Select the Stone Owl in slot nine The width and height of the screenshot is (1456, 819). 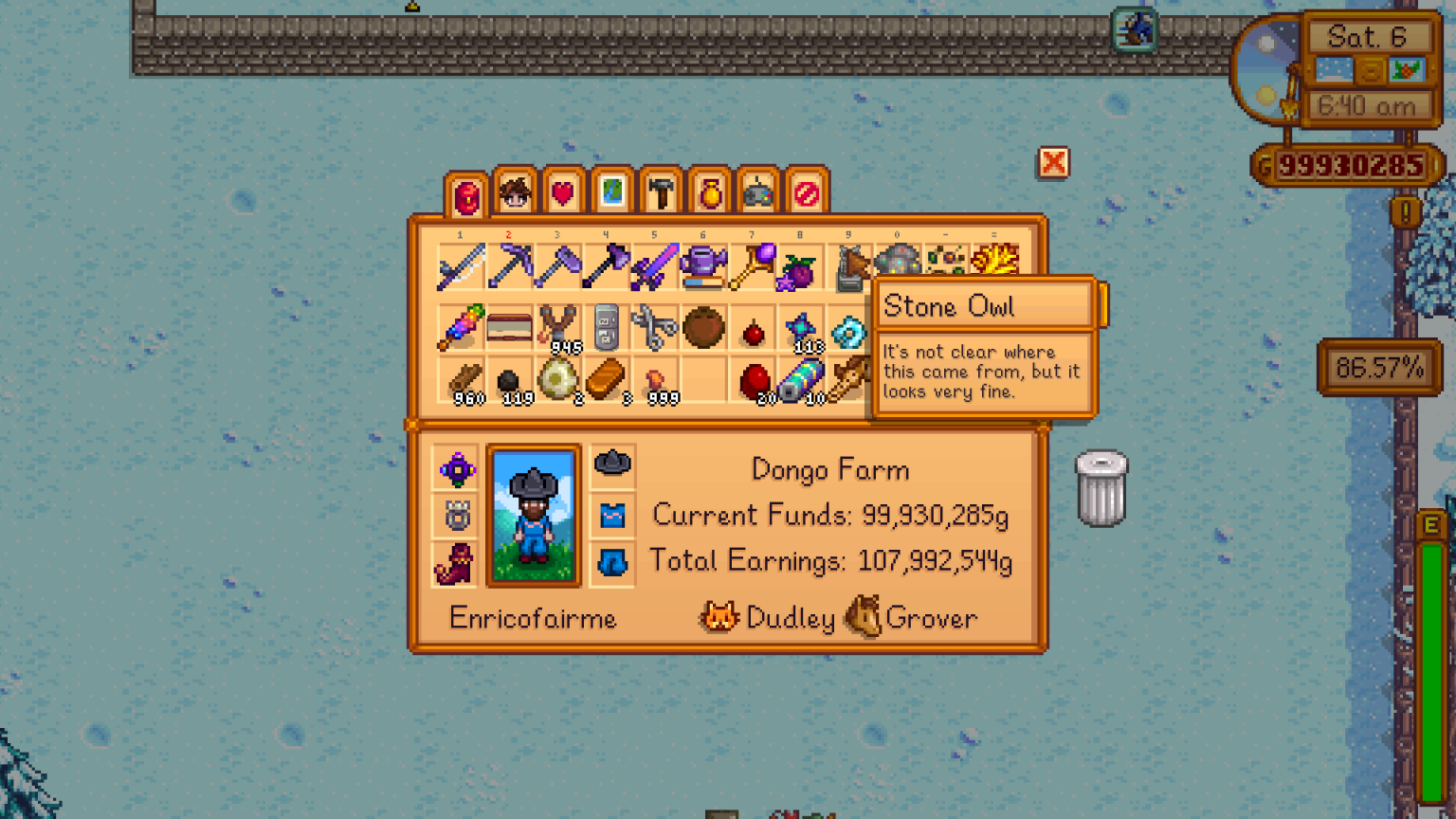[x=849, y=267]
